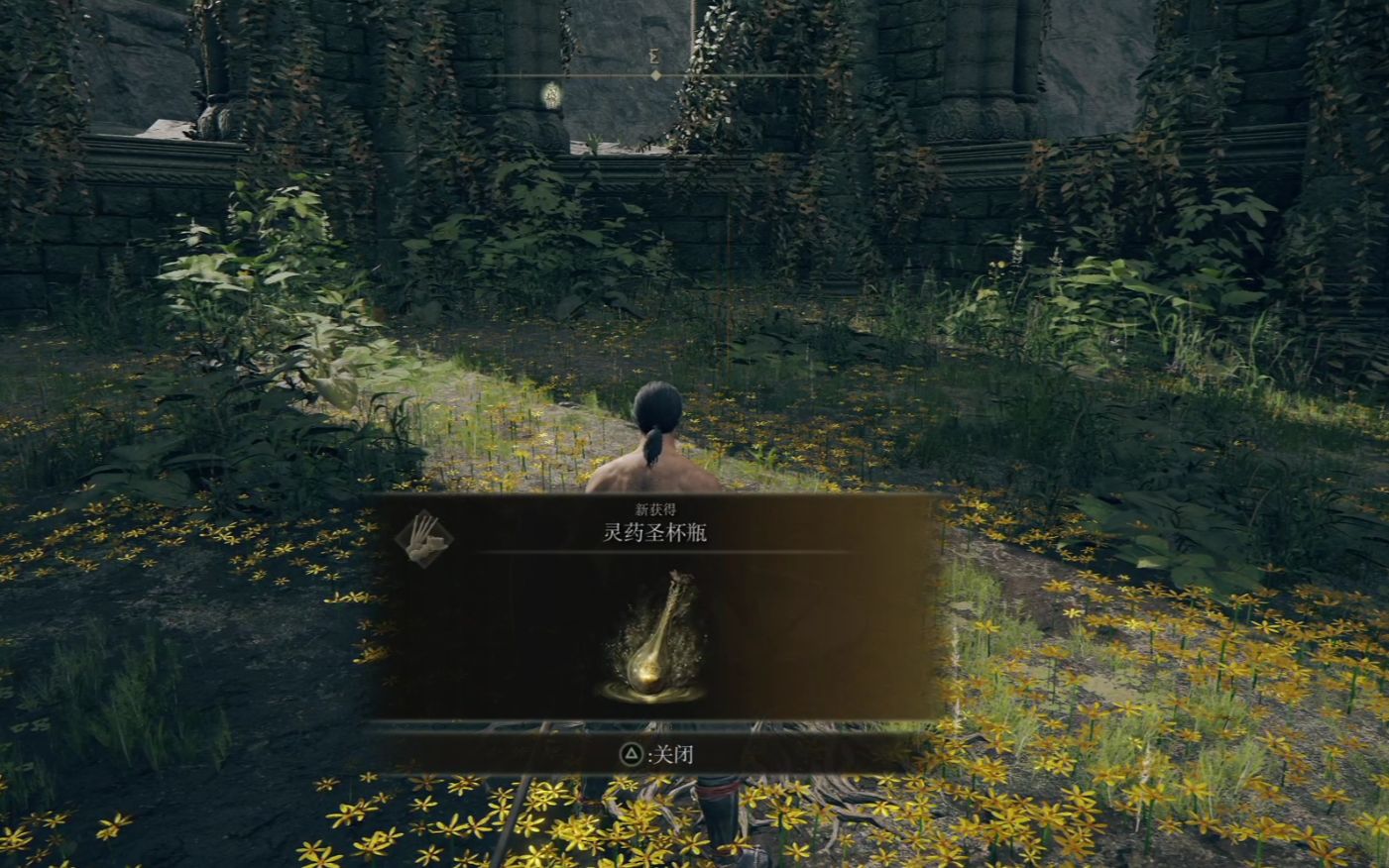Click the Σ symbol above the compass bar
1389x868 pixels.
point(653,57)
